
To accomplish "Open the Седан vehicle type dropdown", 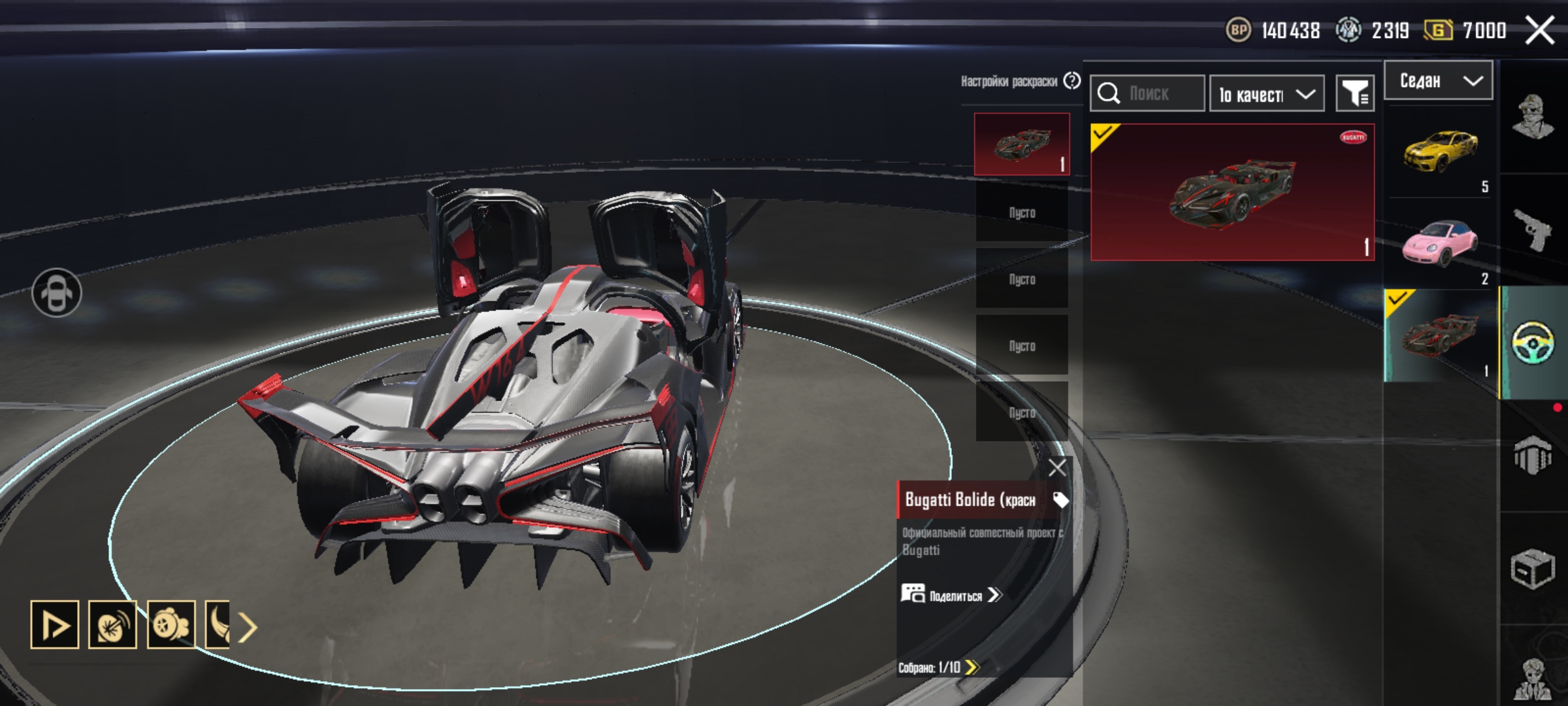I will coord(1438,81).
